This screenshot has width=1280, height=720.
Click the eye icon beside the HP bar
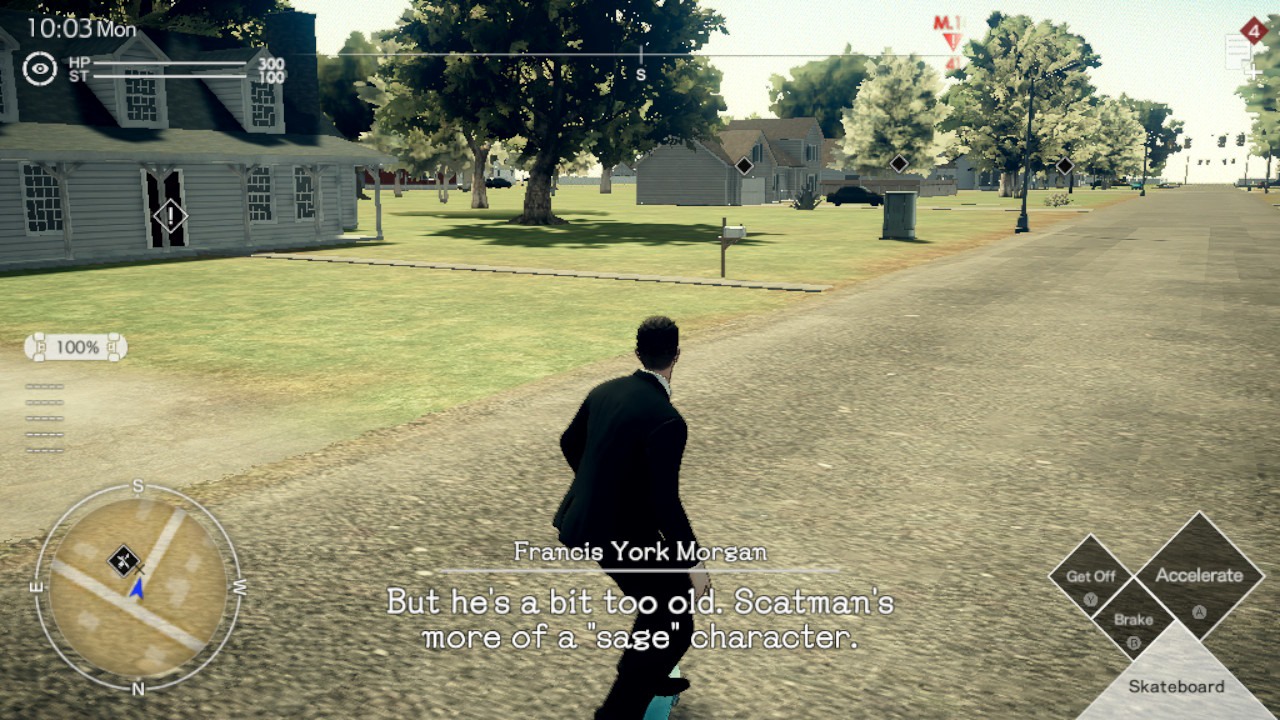point(40,68)
